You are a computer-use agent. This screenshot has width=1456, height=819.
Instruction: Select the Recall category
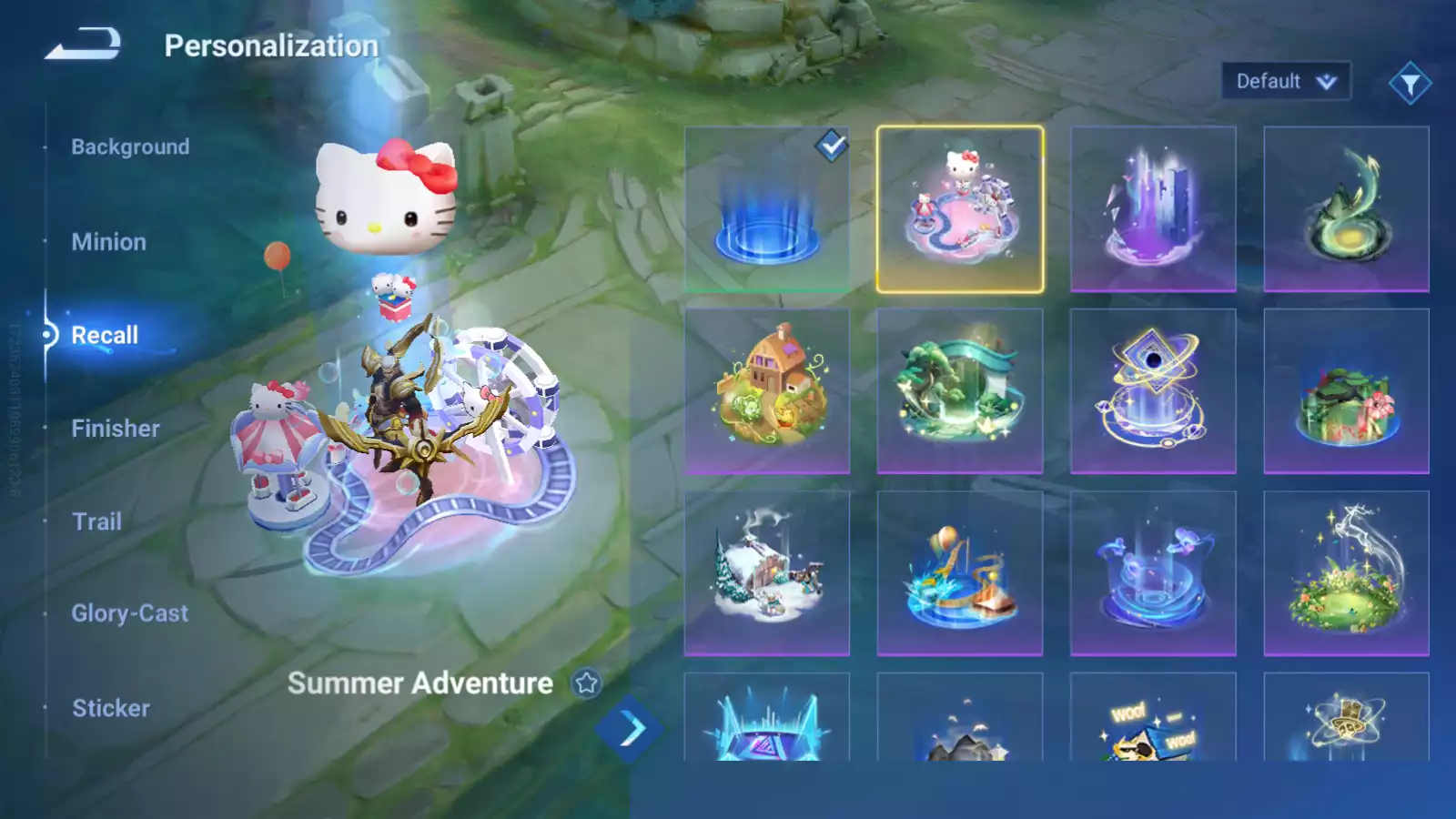click(x=105, y=335)
